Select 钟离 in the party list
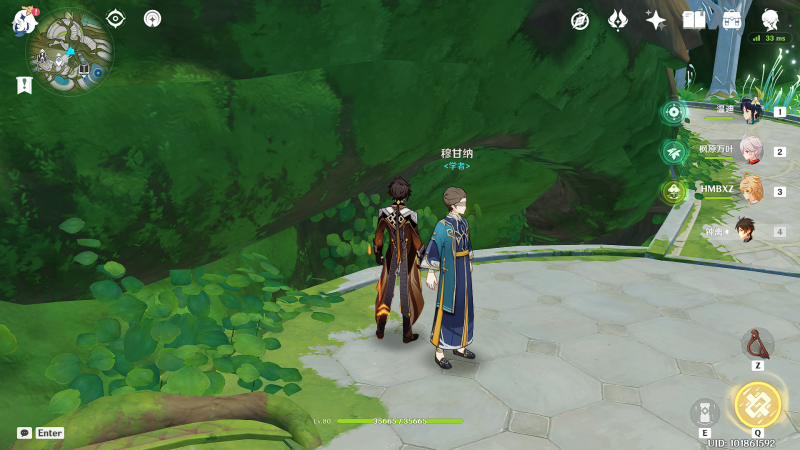Image resolution: width=800 pixels, height=450 pixels. click(x=748, y=230)
